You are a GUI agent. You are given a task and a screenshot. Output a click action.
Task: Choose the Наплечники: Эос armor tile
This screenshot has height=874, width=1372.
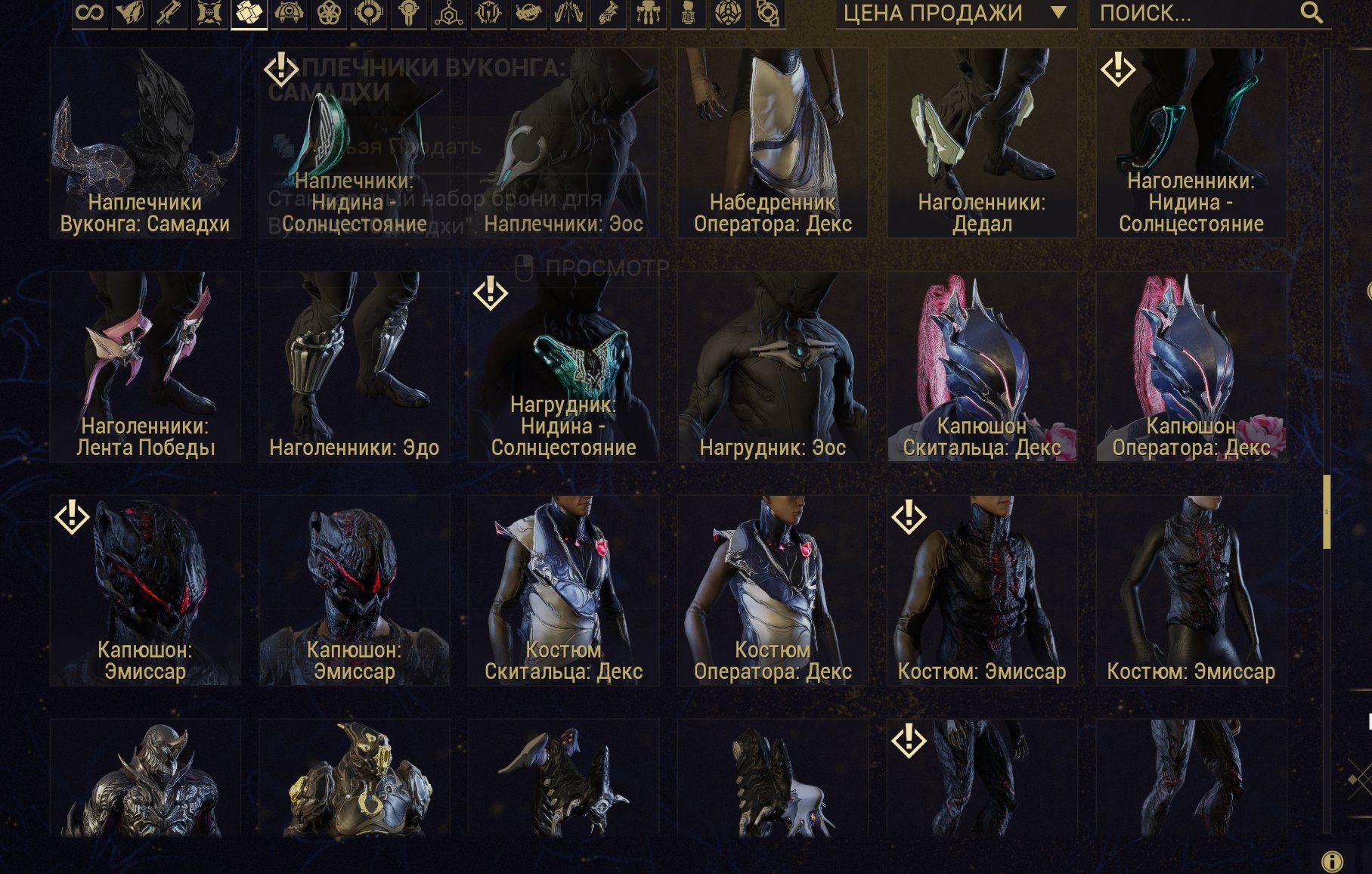pyautogui.click(x=563, y=144)
